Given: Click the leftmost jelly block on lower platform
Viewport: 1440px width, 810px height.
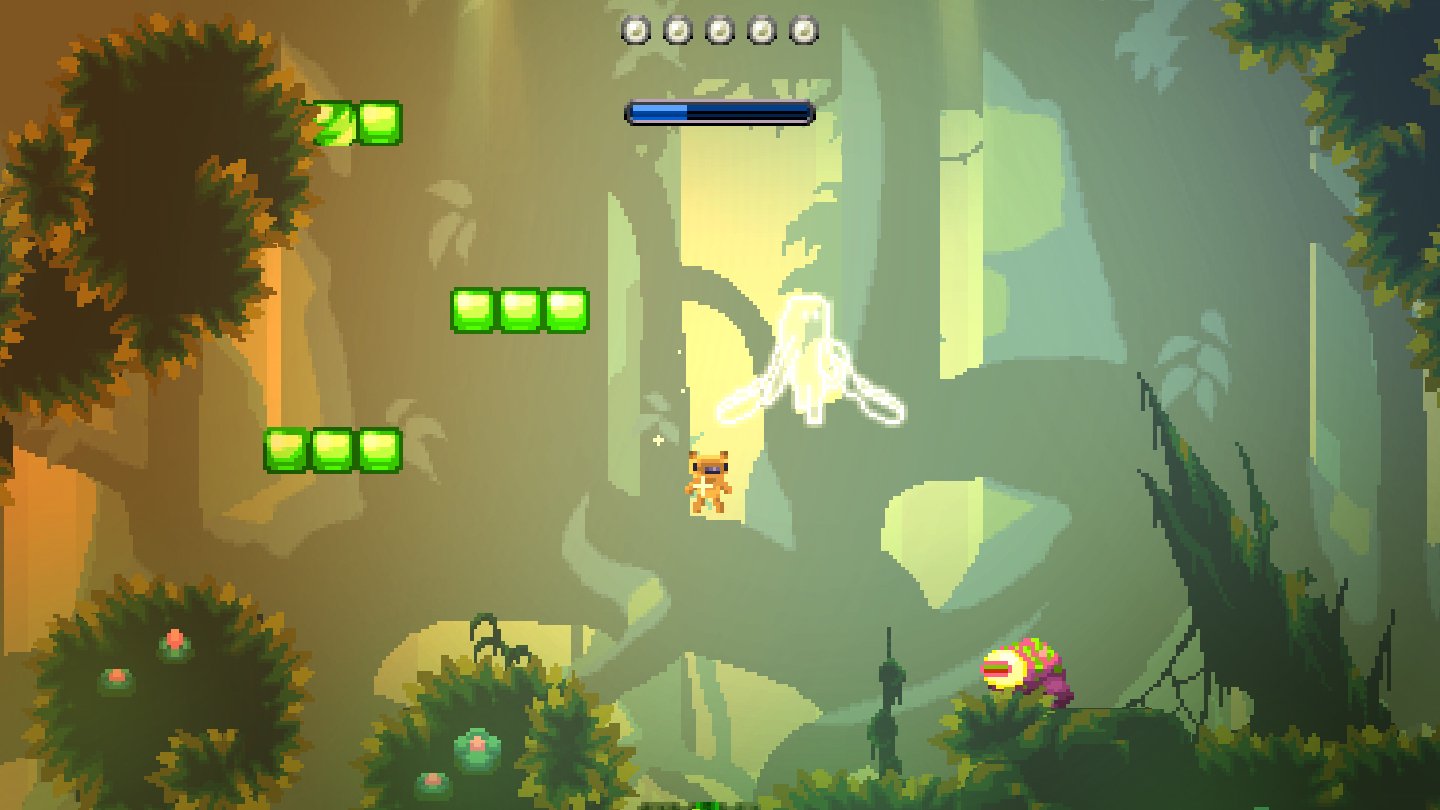Looking at the screenshot, I should [285, 450].
